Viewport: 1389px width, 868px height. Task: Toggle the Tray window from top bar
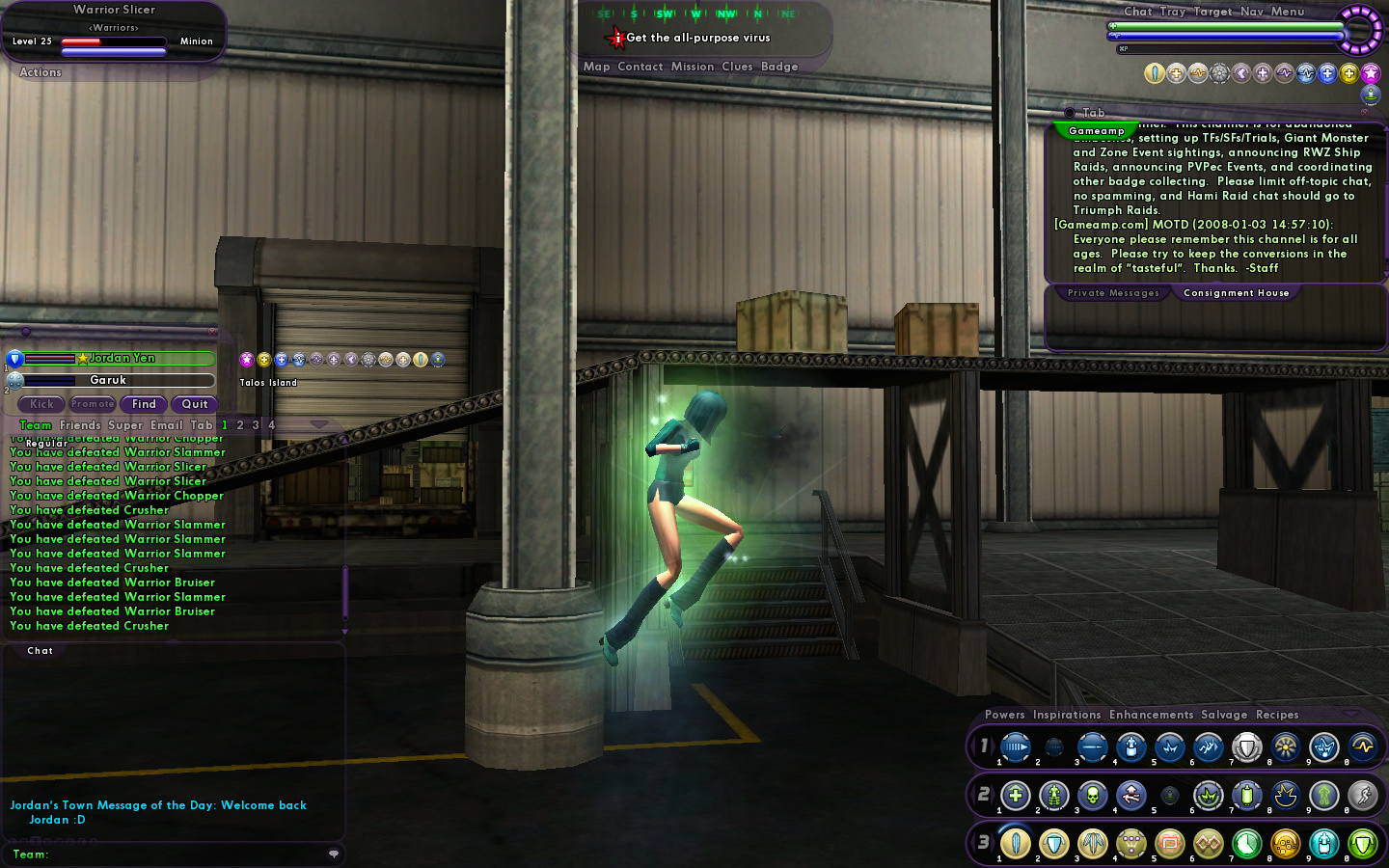[x=1172, y=12]
